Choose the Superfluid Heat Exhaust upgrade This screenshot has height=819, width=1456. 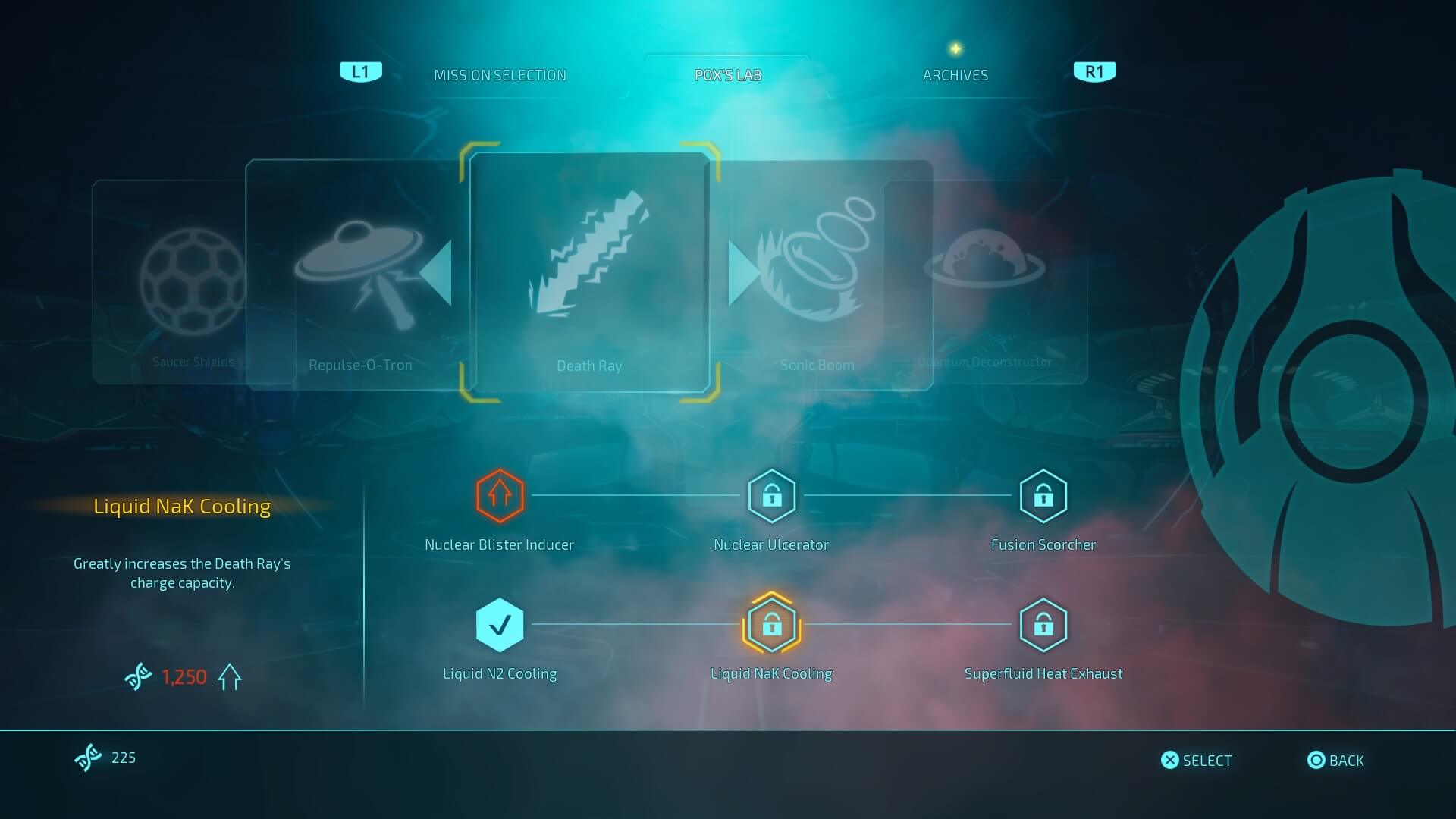(1043, 625)
